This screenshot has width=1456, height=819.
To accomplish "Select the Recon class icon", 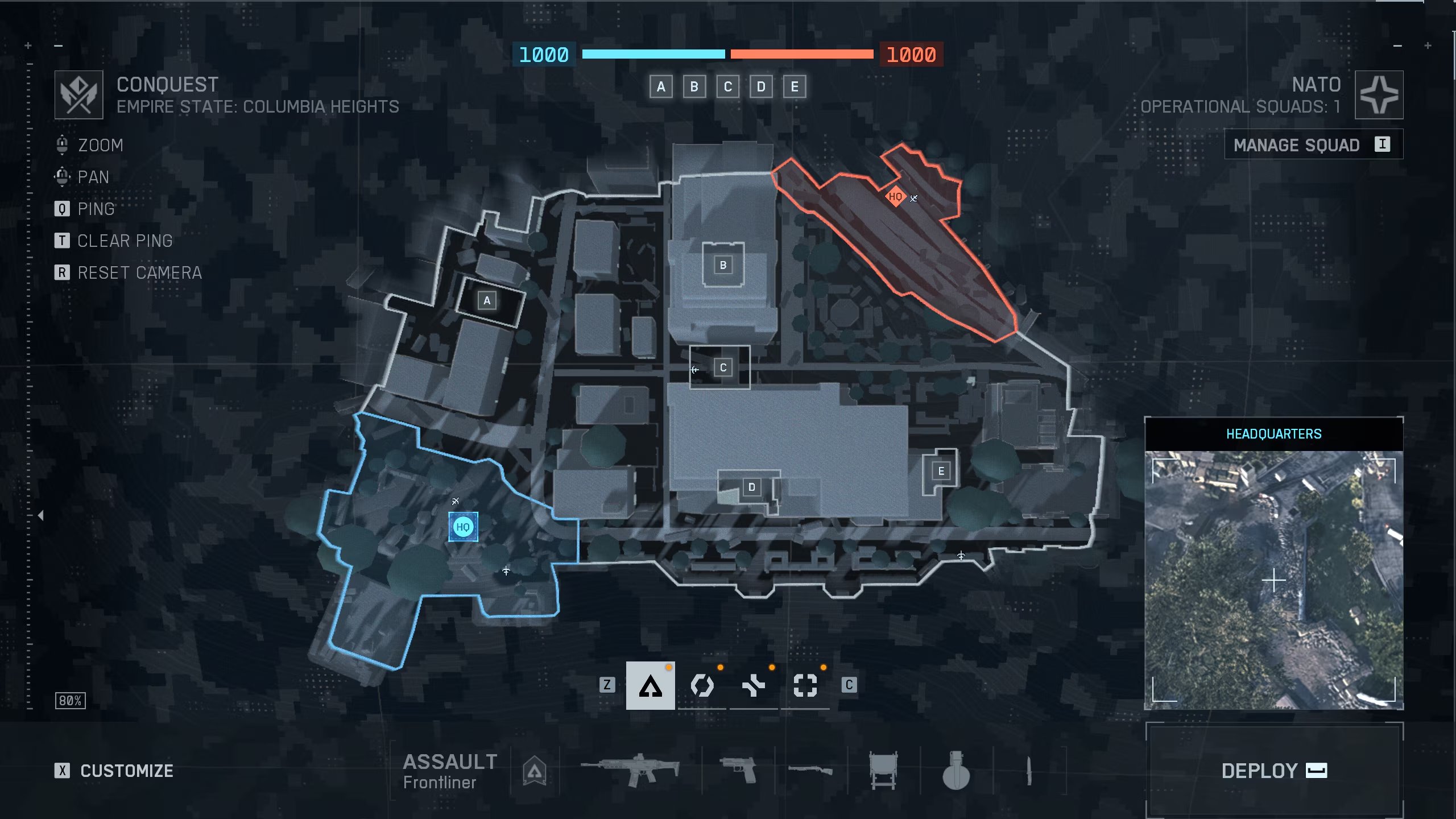I will (804, 685).
